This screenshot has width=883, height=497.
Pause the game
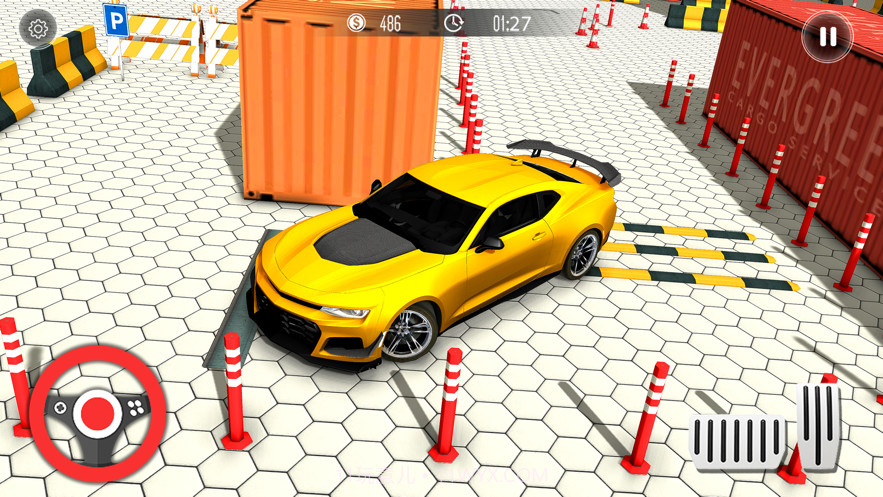point(827,37)
